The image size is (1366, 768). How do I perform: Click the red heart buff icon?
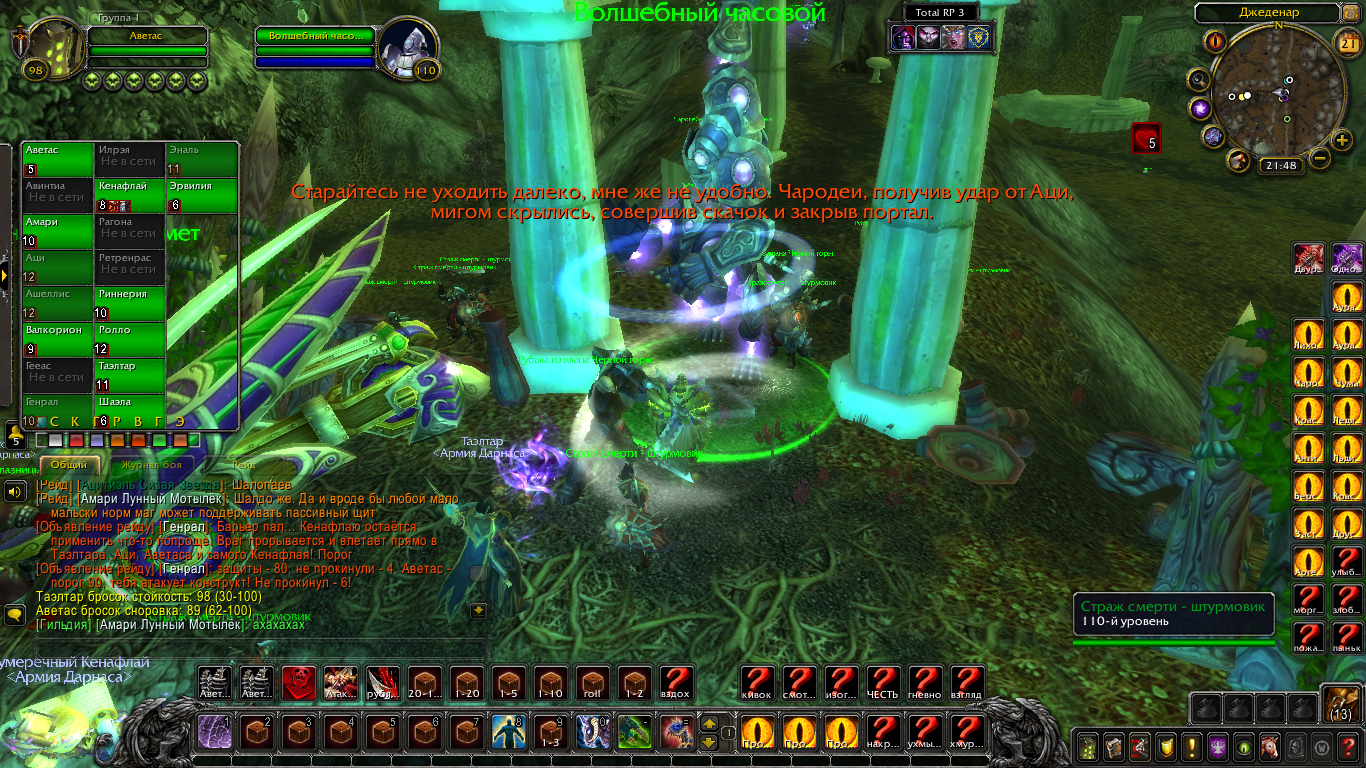pos(1146,138)
